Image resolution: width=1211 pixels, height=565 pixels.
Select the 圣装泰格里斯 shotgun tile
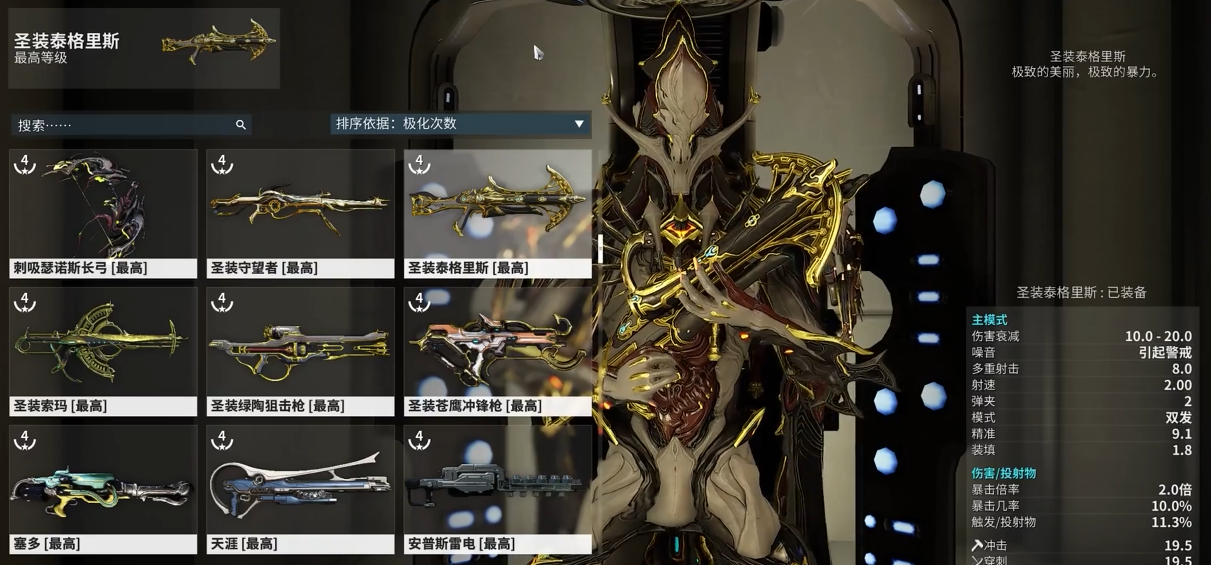click(x=498, y=213)
